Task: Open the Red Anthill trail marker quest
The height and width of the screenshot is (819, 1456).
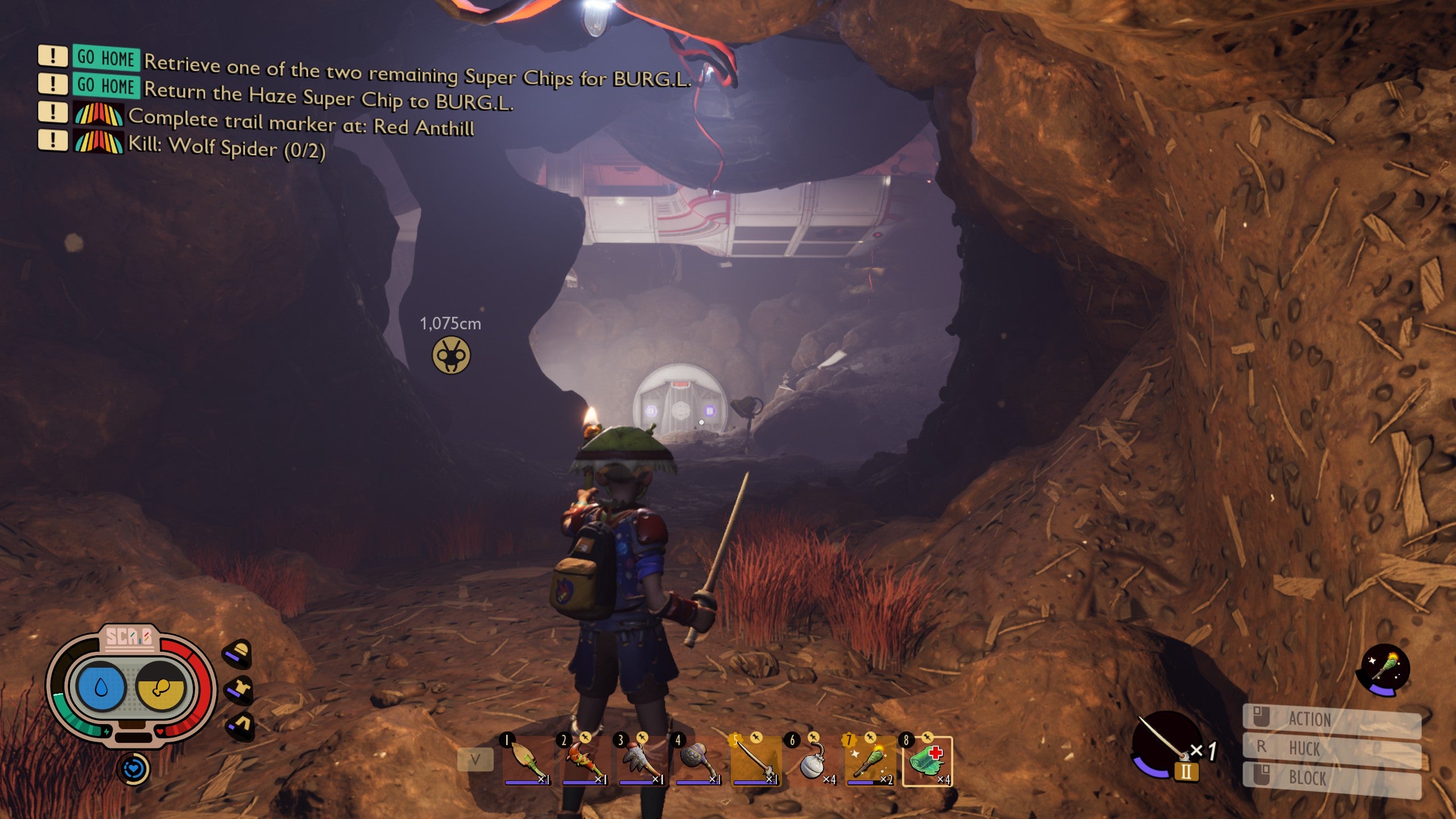Action: click(301, 122)
